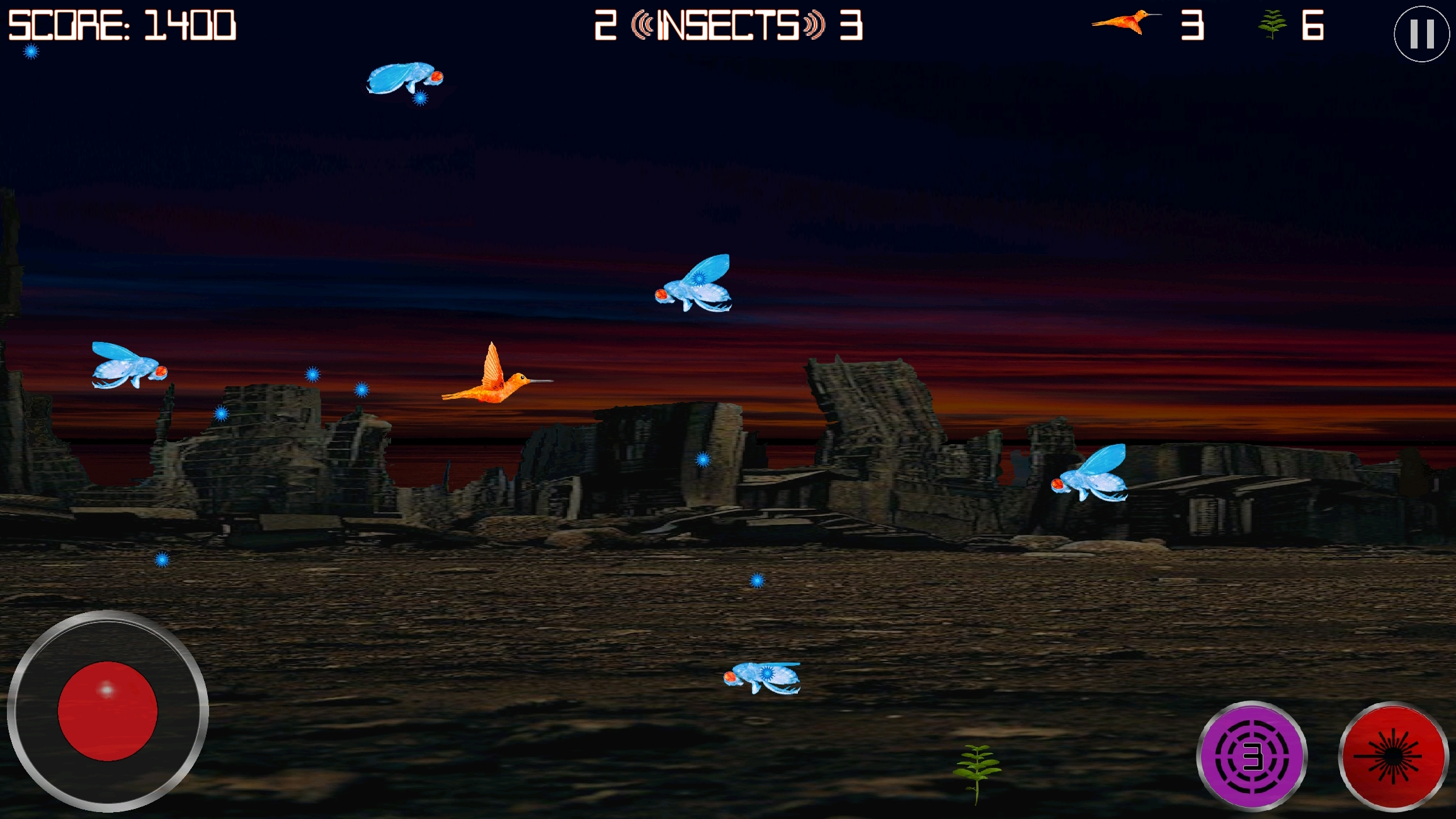Click the SCORE: 1400 display
Viewport: 1456px width, 819px height.
coord(123,25)
